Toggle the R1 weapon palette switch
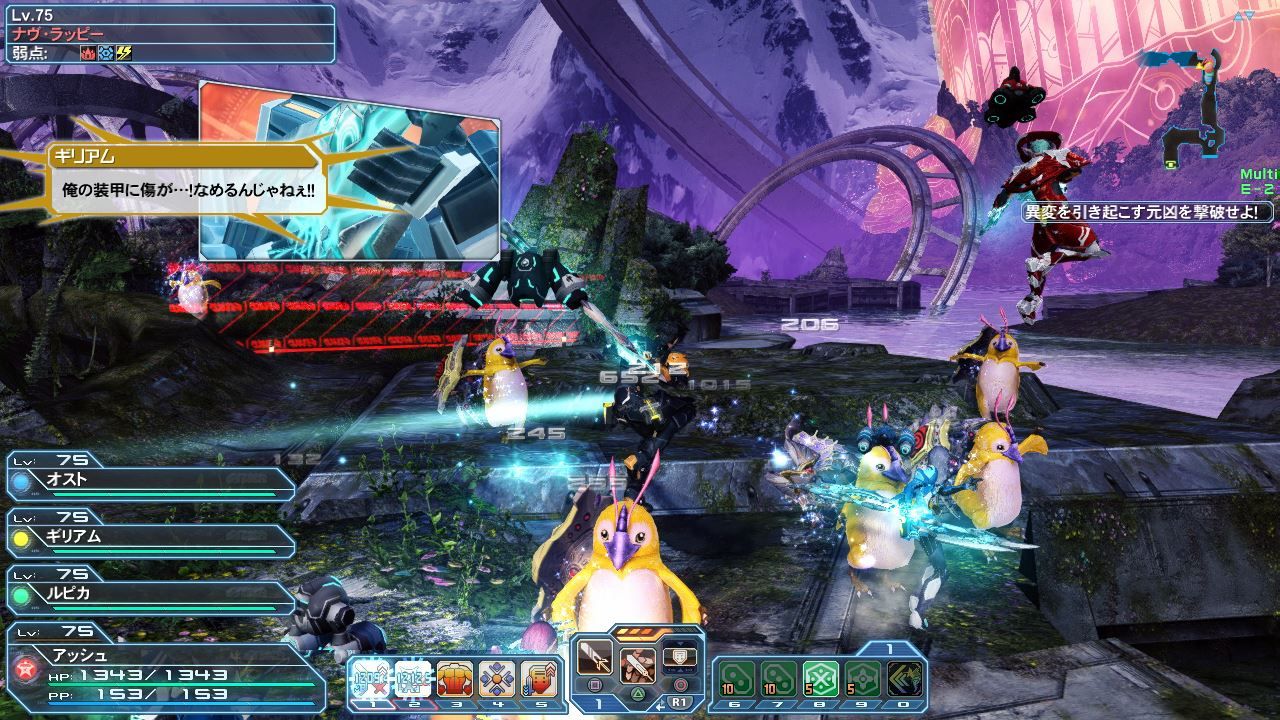 coord(679,702)
